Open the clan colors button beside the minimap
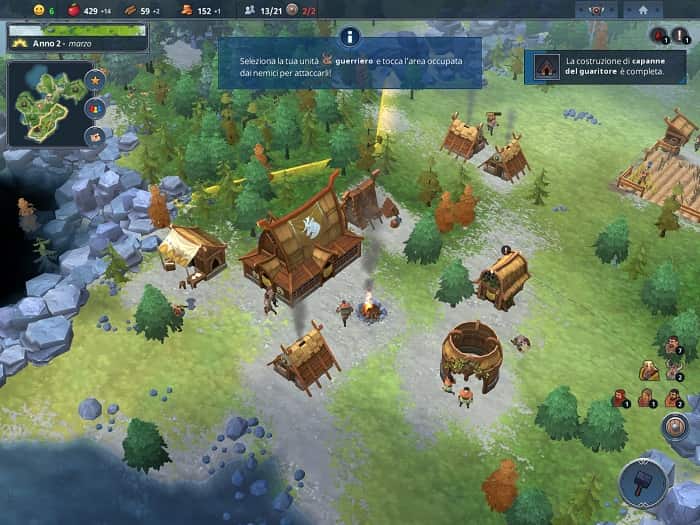This screenshot has height=525, width=700. (x=96, y=107)
